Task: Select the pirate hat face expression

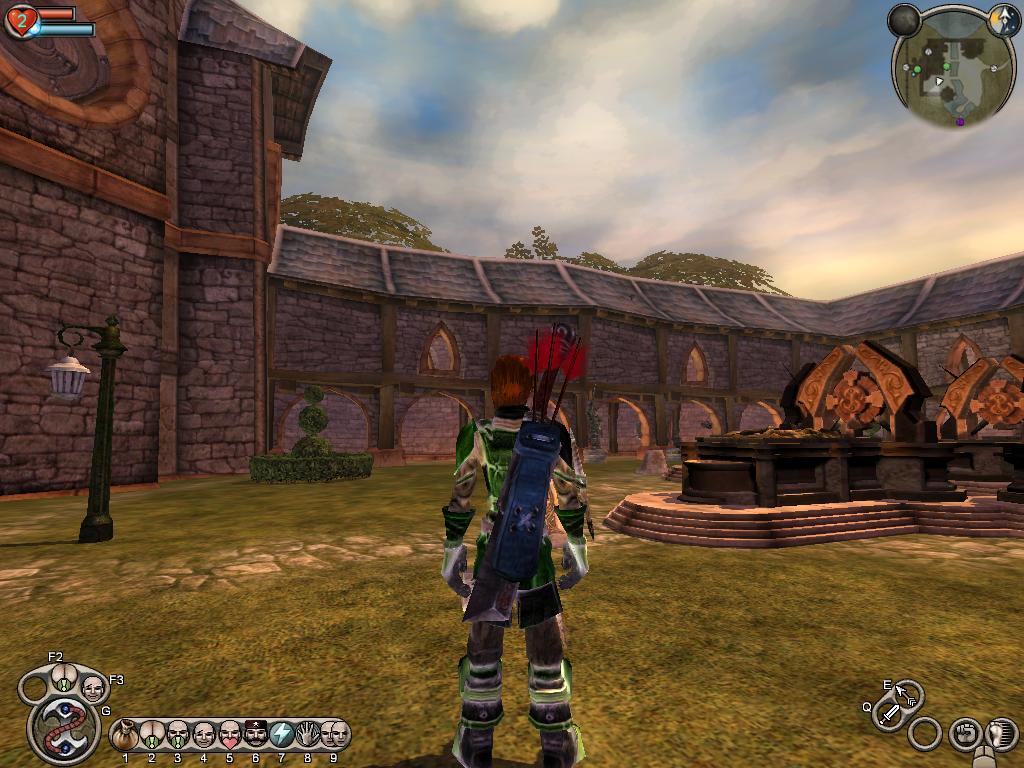Action: (256, 736)
